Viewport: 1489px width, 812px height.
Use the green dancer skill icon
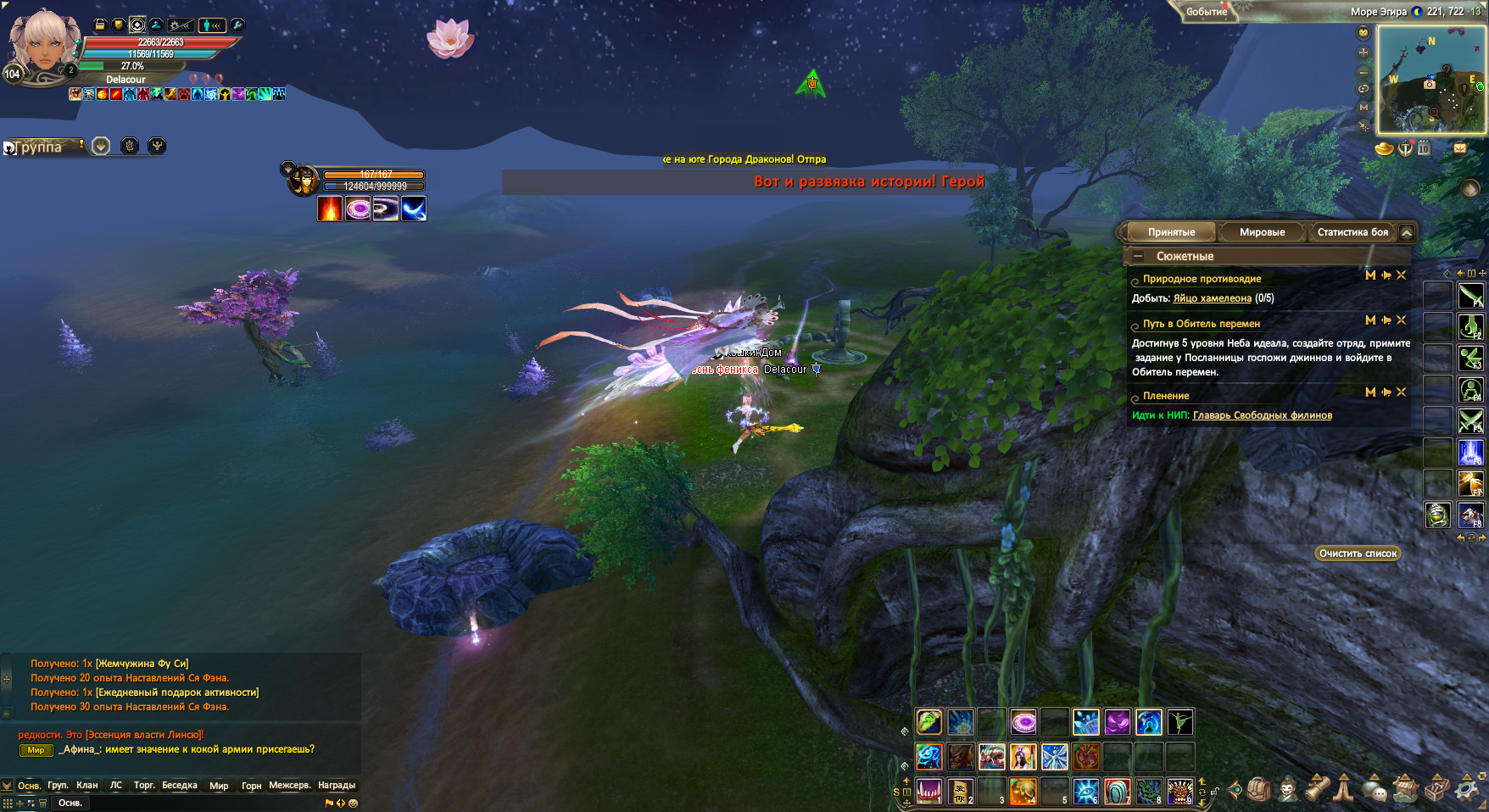(1179, 722)
